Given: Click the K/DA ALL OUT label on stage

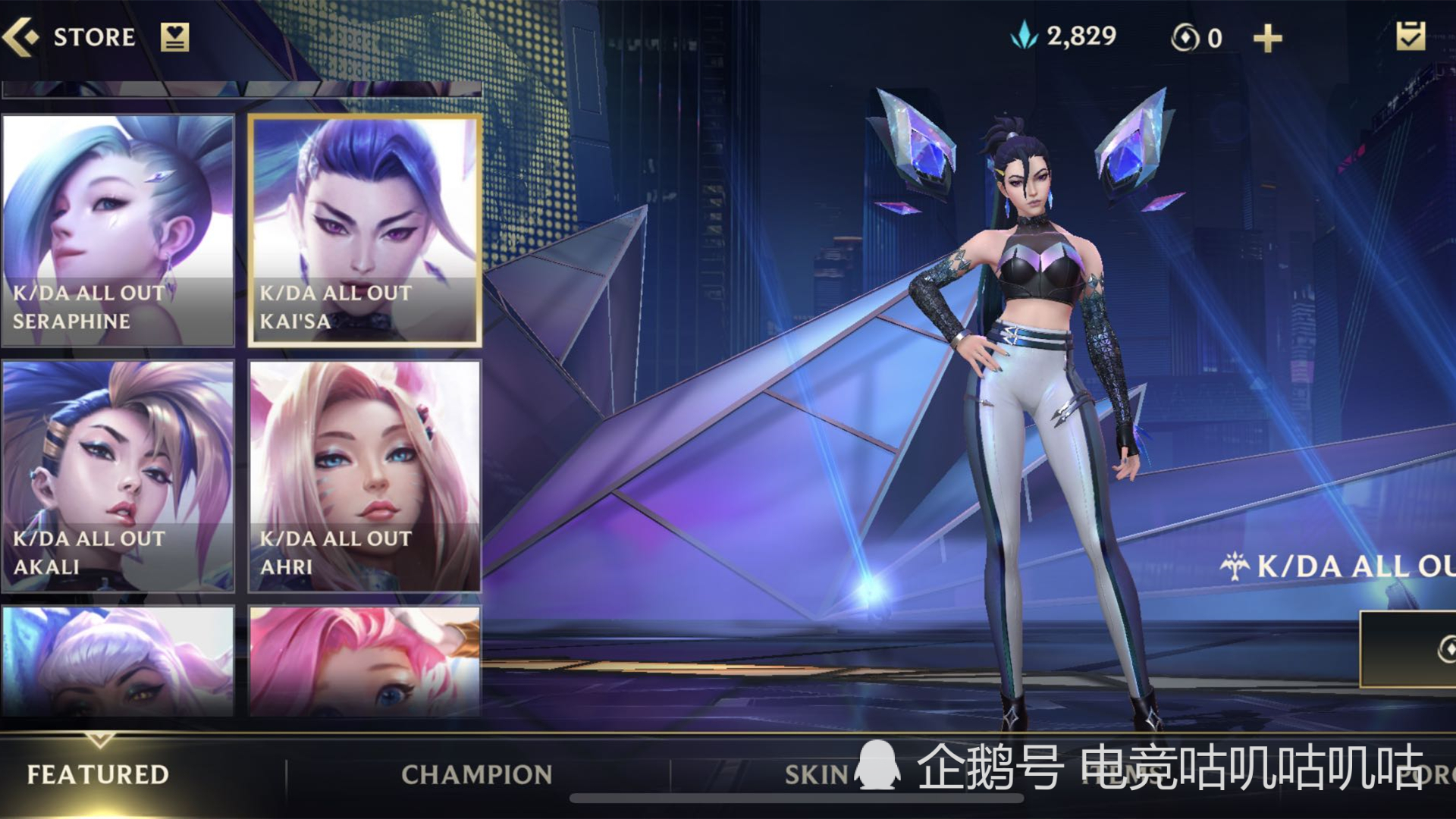Looking at the screenshot, I should coord(1357,565).
